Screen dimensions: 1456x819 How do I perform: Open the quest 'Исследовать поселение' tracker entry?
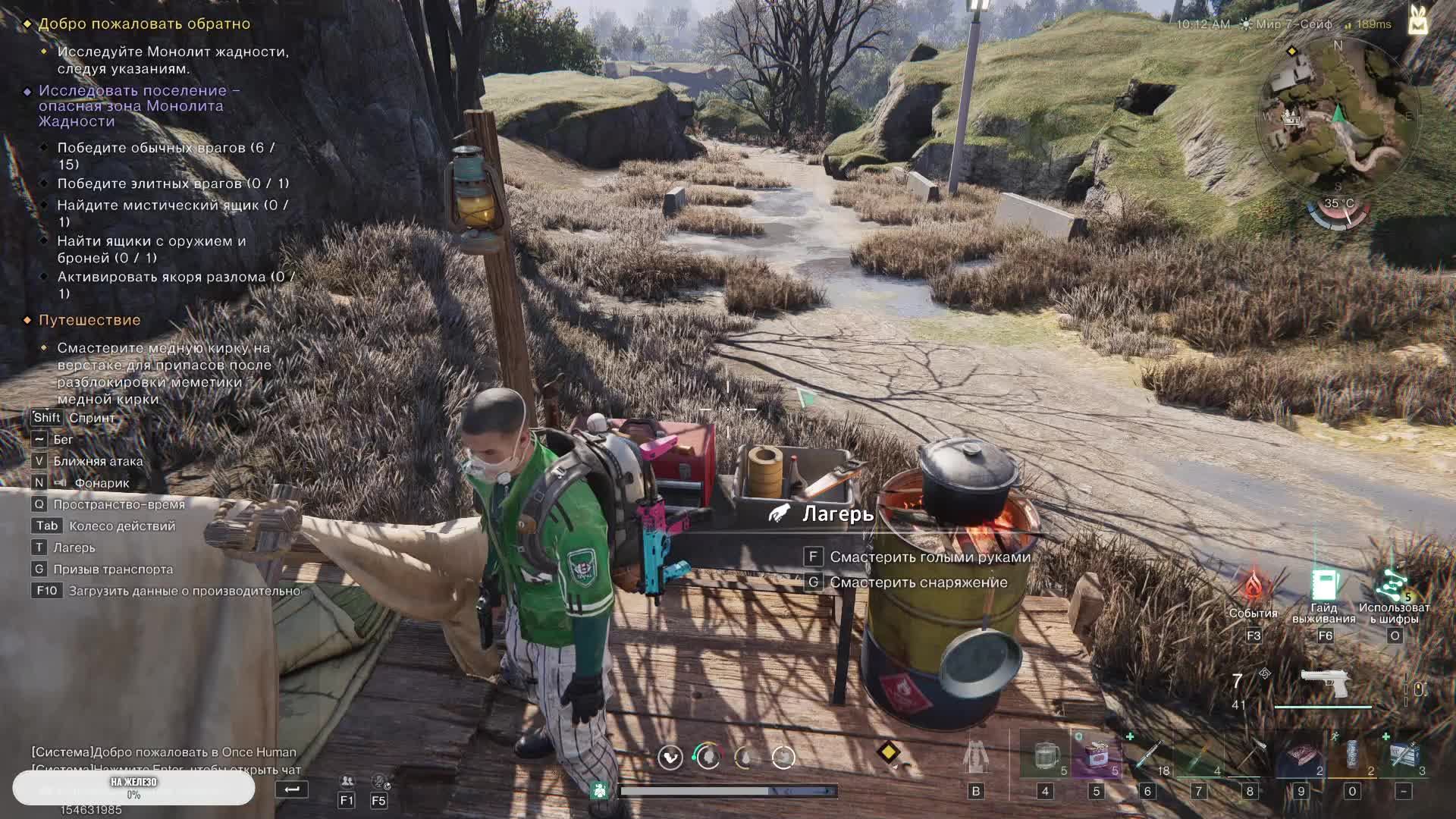pyautogui.click(x=140, y=105)
